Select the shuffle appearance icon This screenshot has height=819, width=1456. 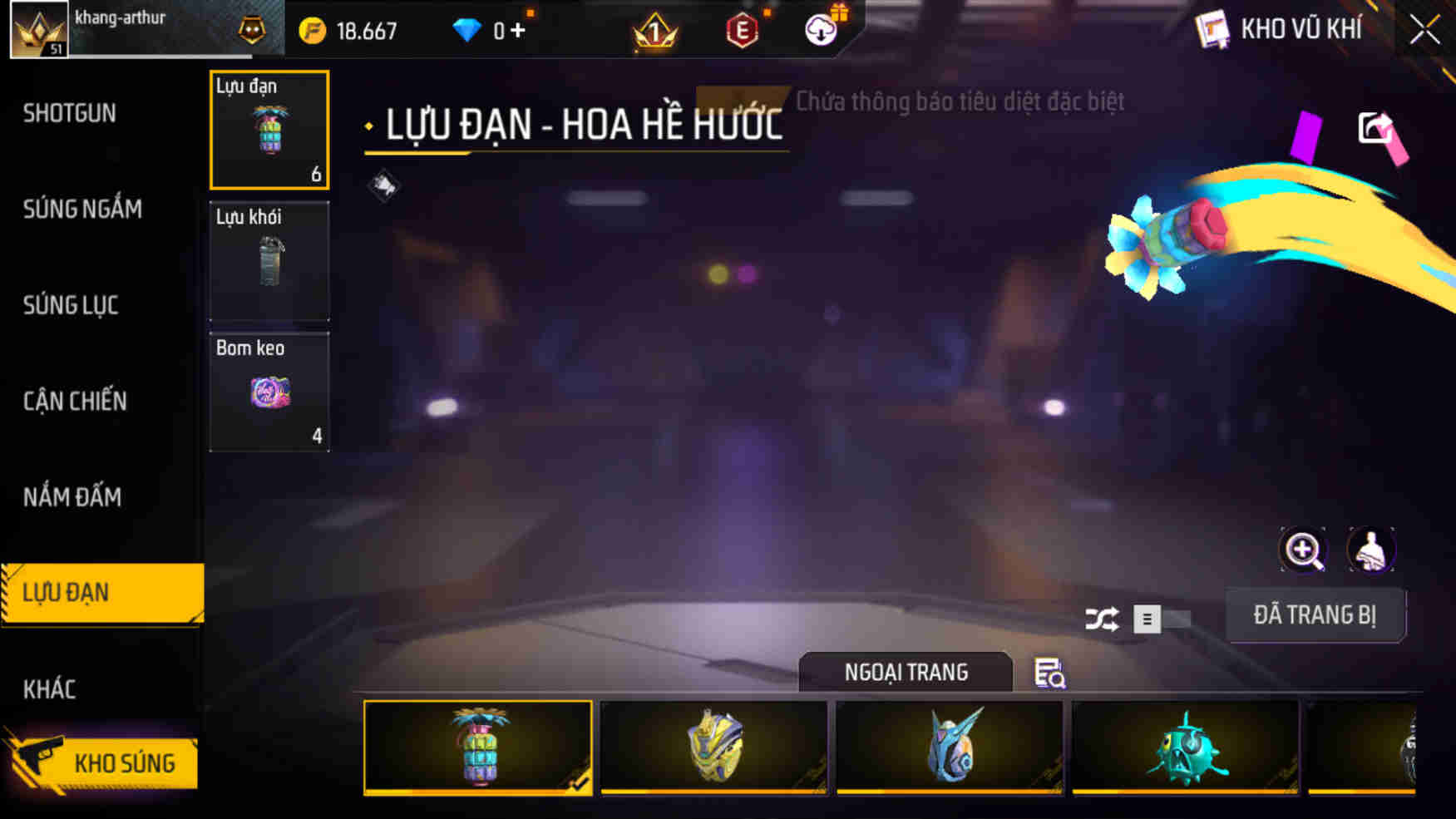point(1103,620)
